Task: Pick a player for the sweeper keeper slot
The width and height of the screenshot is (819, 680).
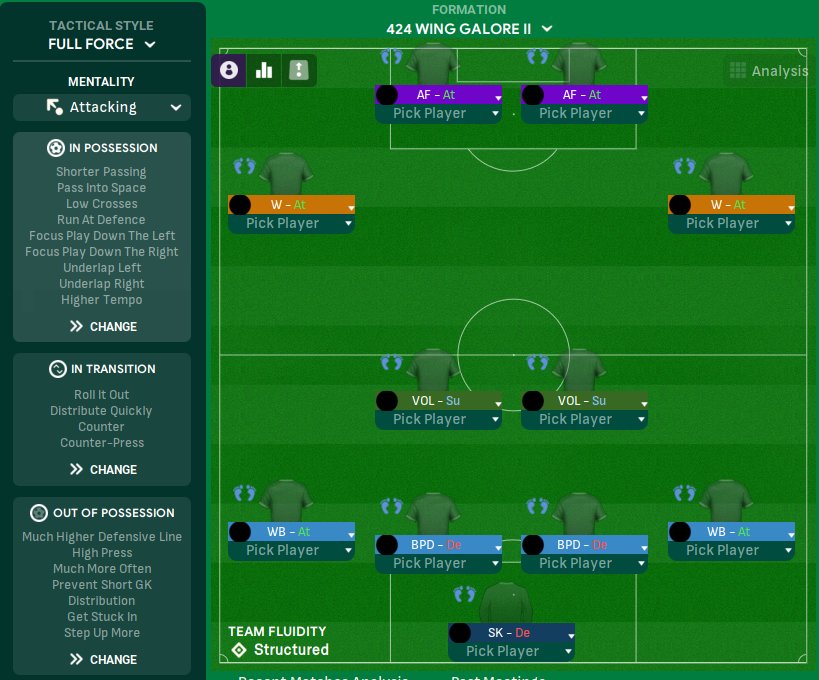Action: (x=510, y=651)
